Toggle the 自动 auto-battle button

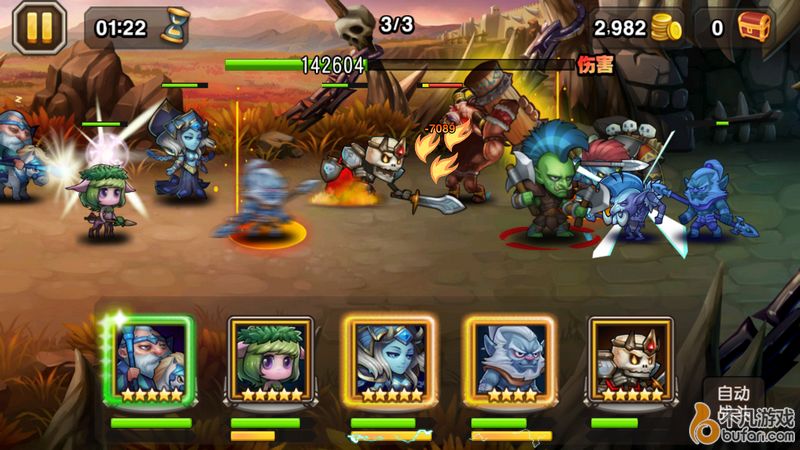733,392
